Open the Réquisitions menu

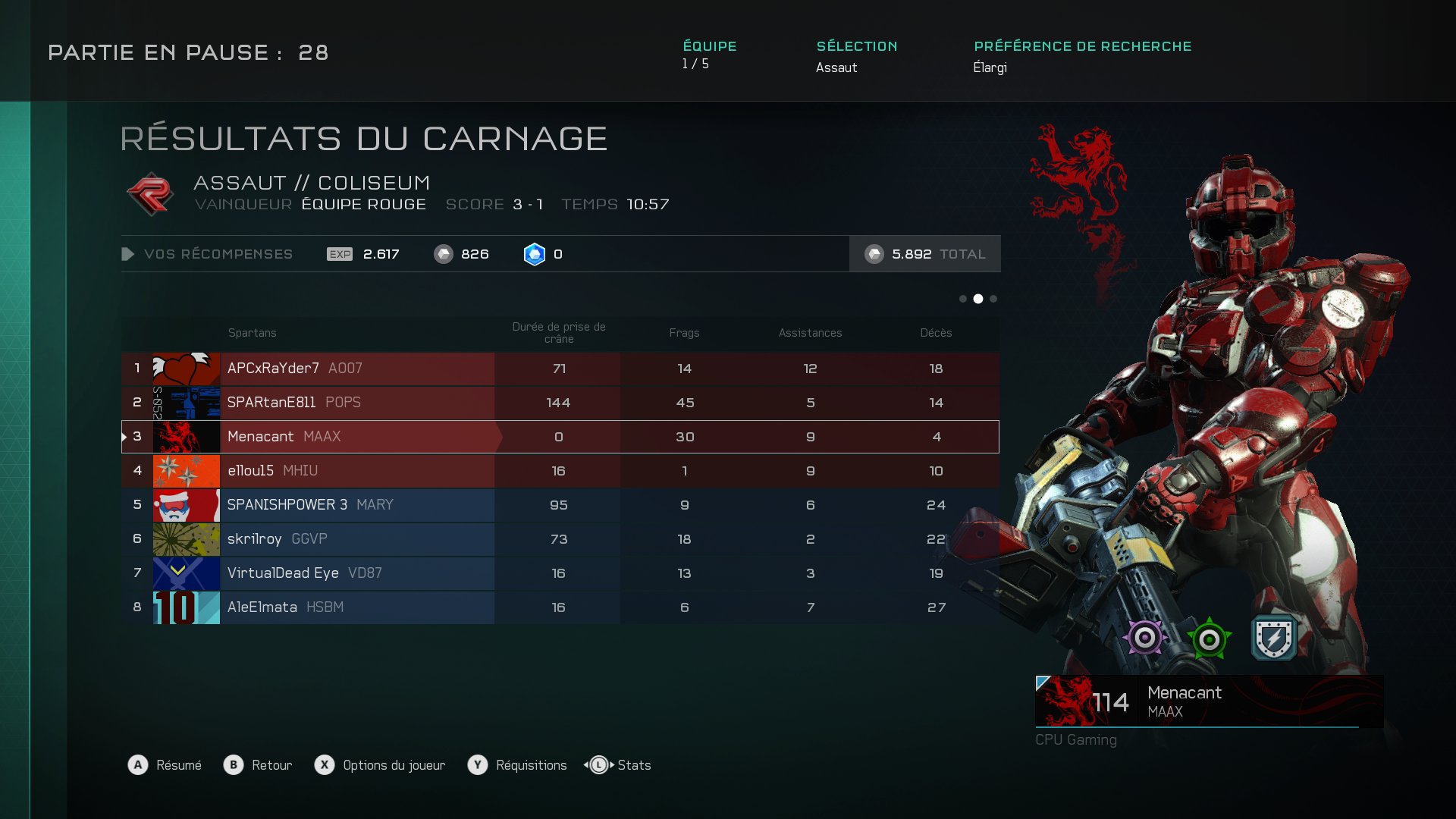(518, 765)
